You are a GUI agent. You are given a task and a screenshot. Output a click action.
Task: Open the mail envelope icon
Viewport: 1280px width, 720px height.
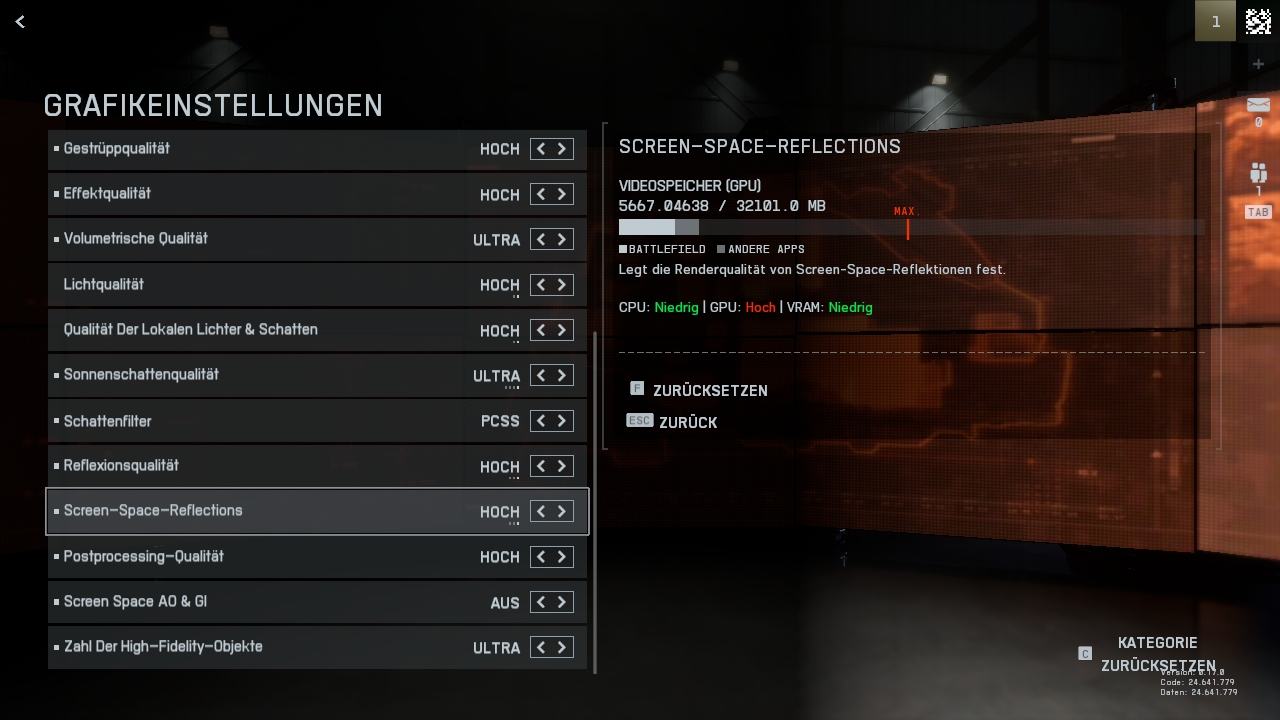tap(1258, 105)
